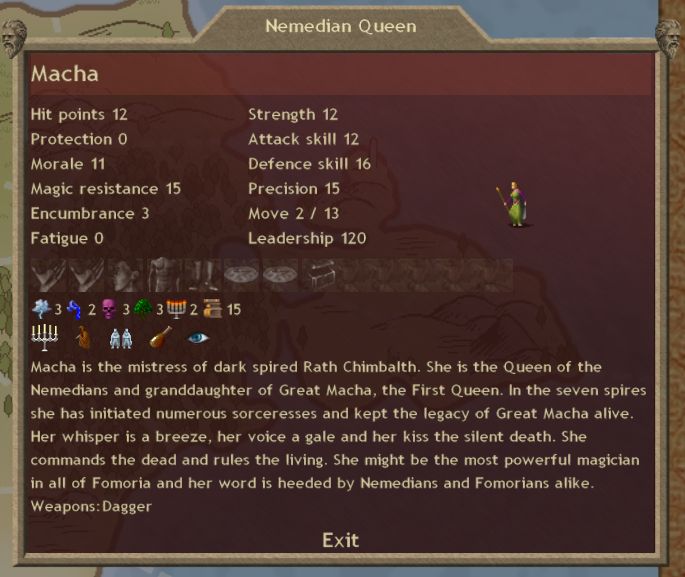Select the head helmet equipment slot
Image resolution: width=685 pixels, height=577 pixels.
point(124,275)
